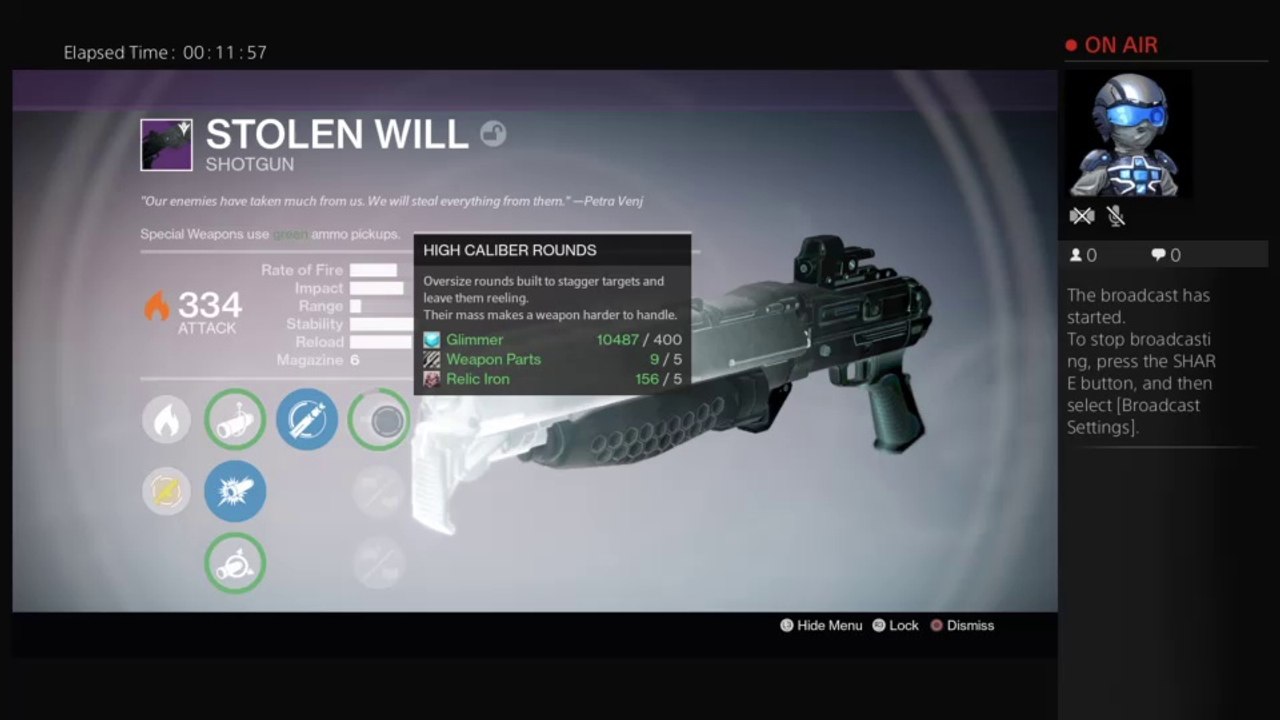The height and width of the screenshot is (720, 1280).
Task: Pick the green-ringed barrel perk with curved arc
Action: pos(235,563)
